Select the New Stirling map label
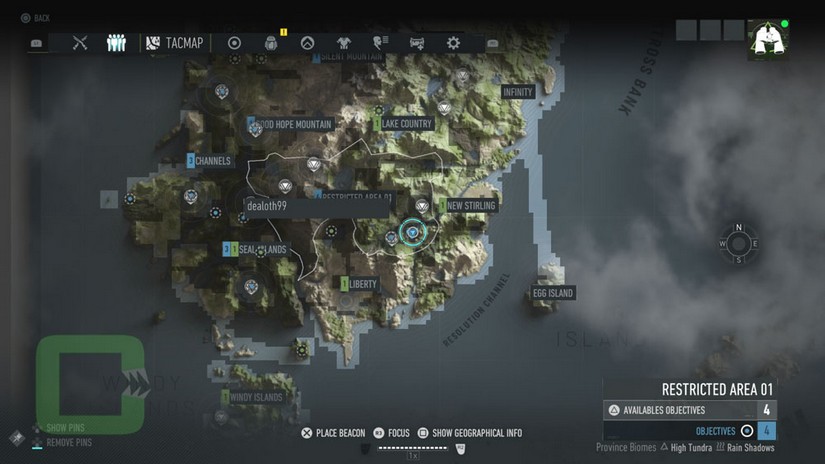 [x=469, y=206]
